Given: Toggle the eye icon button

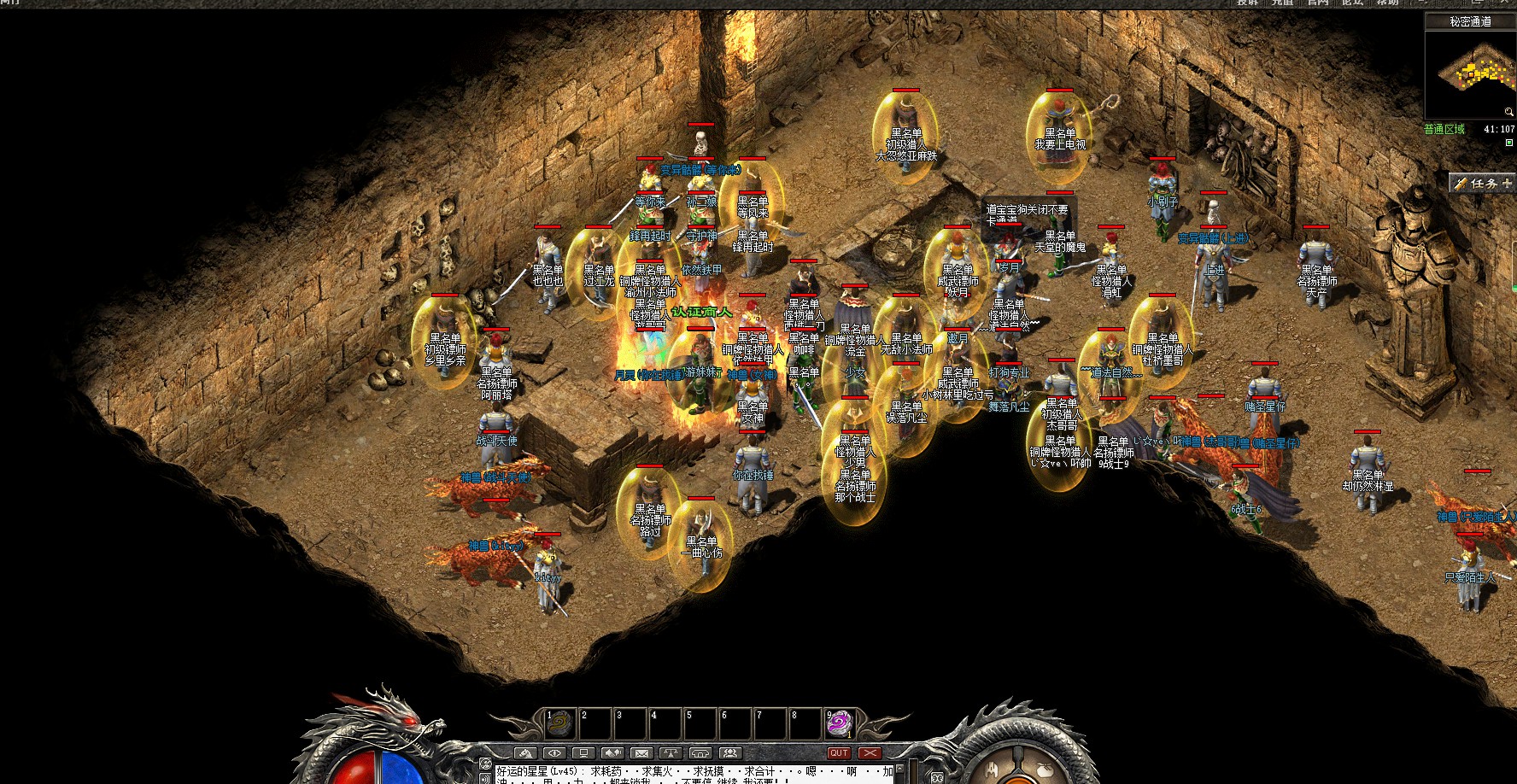Looking at the screenshot, I should pos(554,753).
